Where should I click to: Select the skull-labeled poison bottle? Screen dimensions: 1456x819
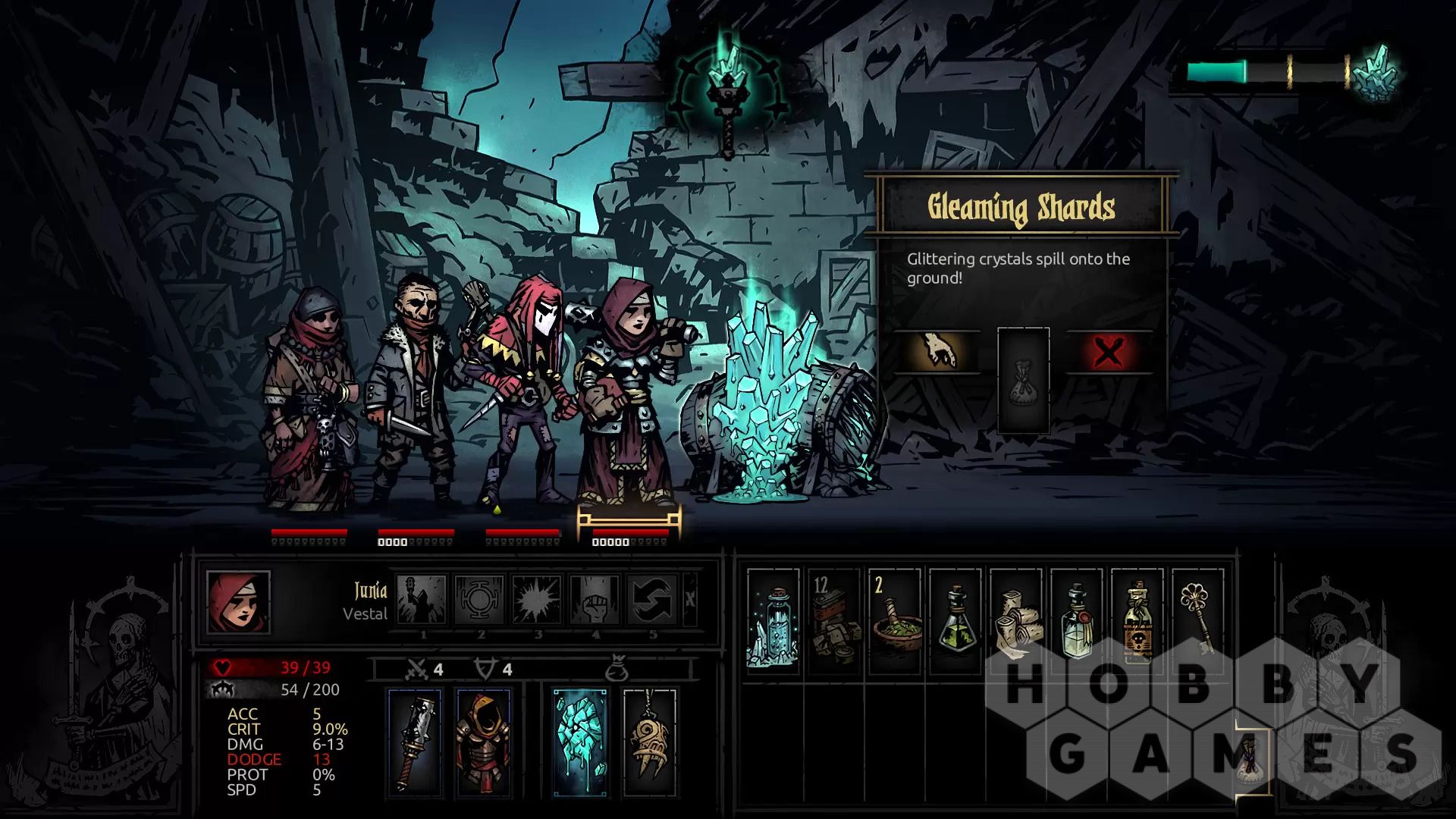(1137, 622)
